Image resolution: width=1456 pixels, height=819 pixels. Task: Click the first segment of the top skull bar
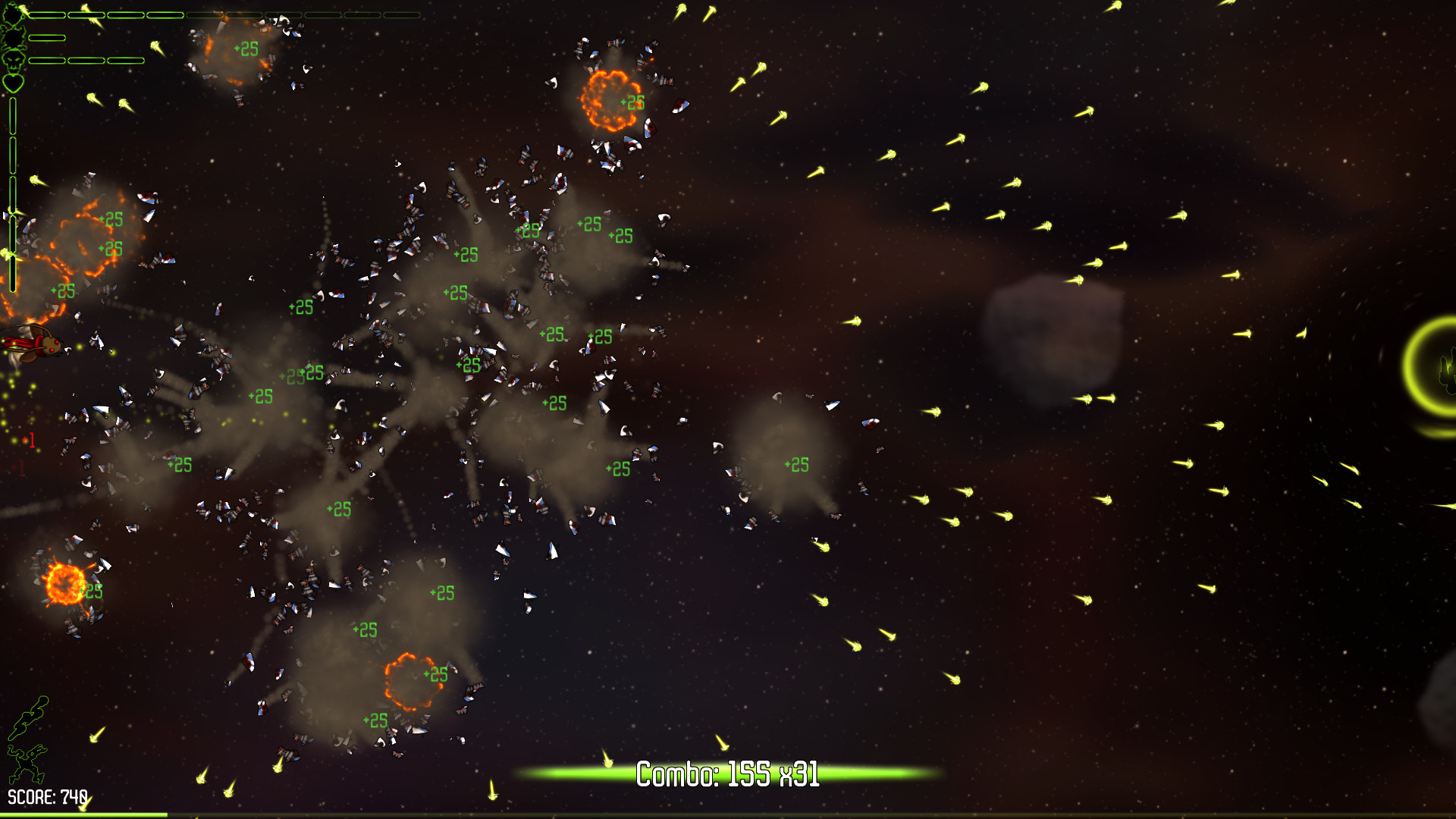coord(46,14)
